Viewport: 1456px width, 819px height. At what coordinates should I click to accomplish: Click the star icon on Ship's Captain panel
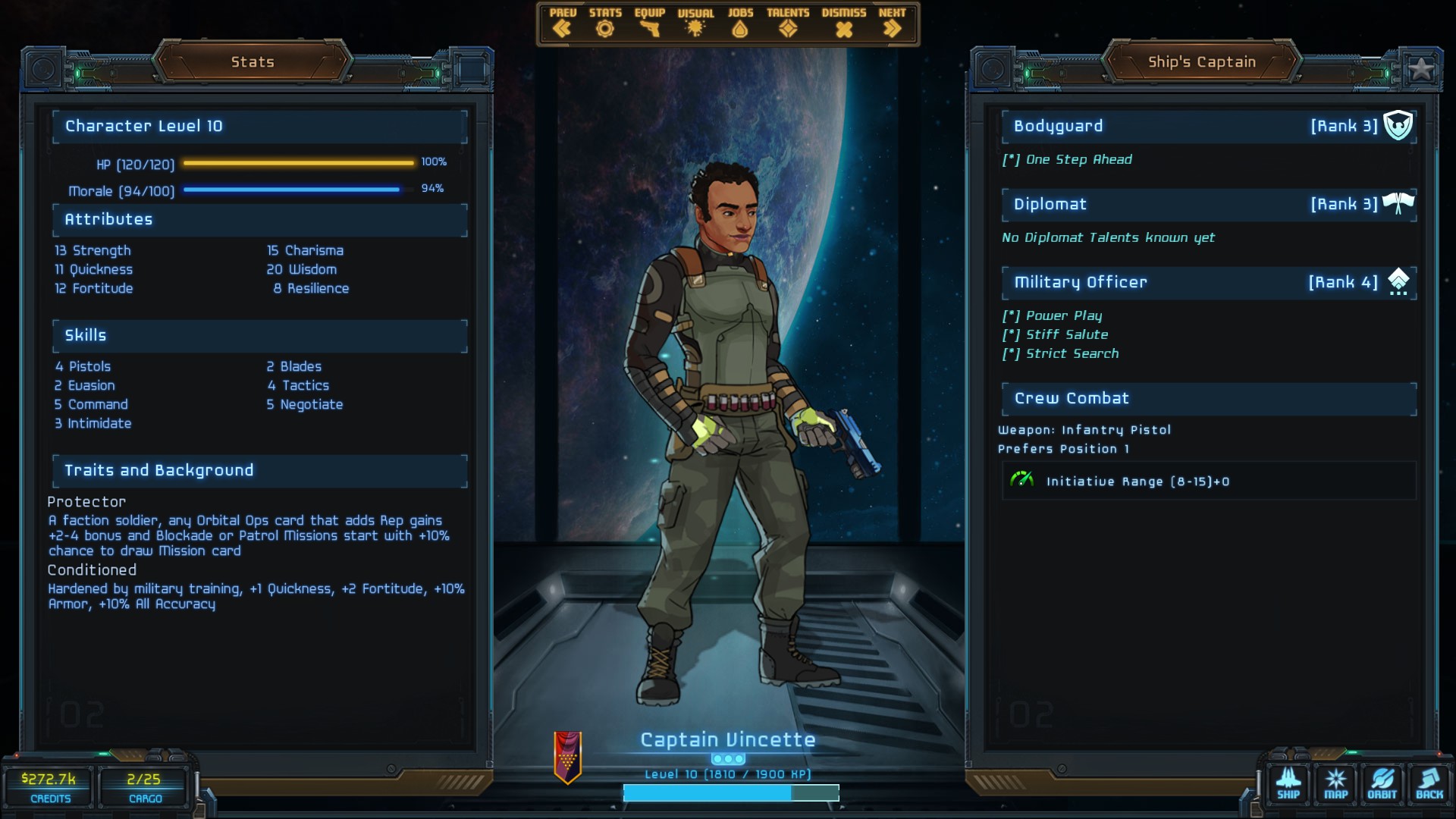(1420, 69)
